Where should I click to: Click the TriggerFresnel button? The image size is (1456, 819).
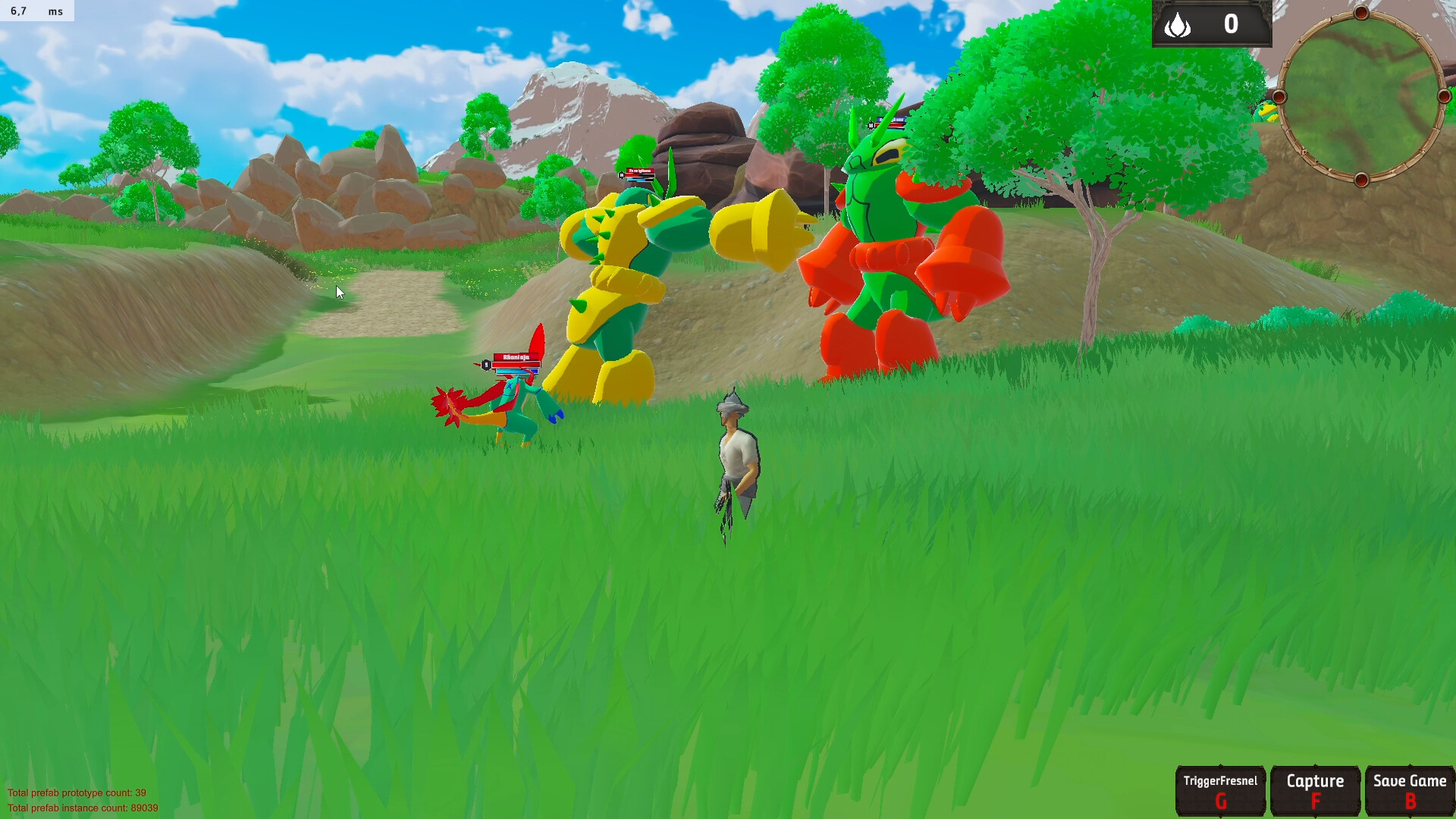(x=1222, y=789)
